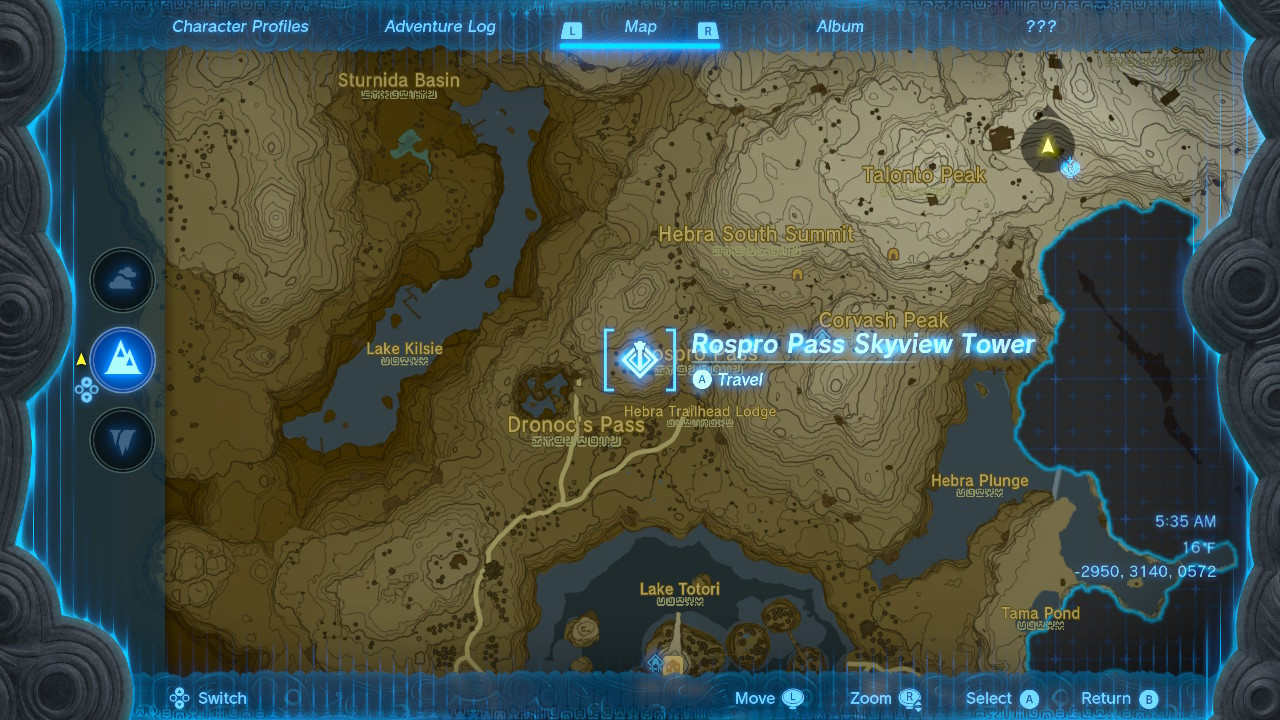Select the surface map mountain icon

coord(122,360)
